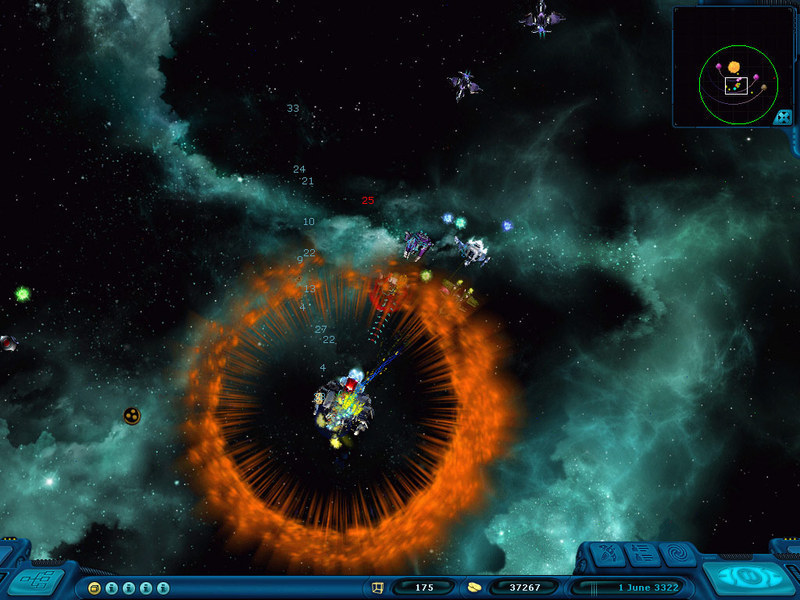
Task: Click the emblem icon beside the 175 counter
Action: click(x=378, y=587)
